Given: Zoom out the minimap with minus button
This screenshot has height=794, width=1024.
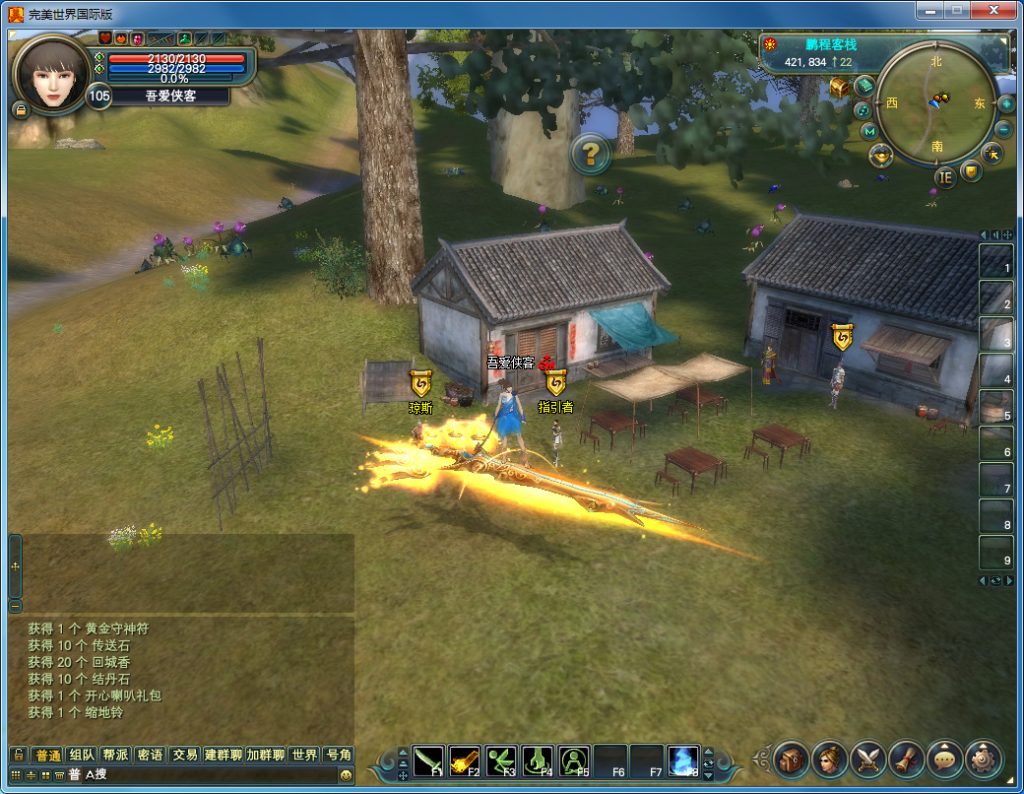Looking at the screenshot, I should (x=1004, y=129).
